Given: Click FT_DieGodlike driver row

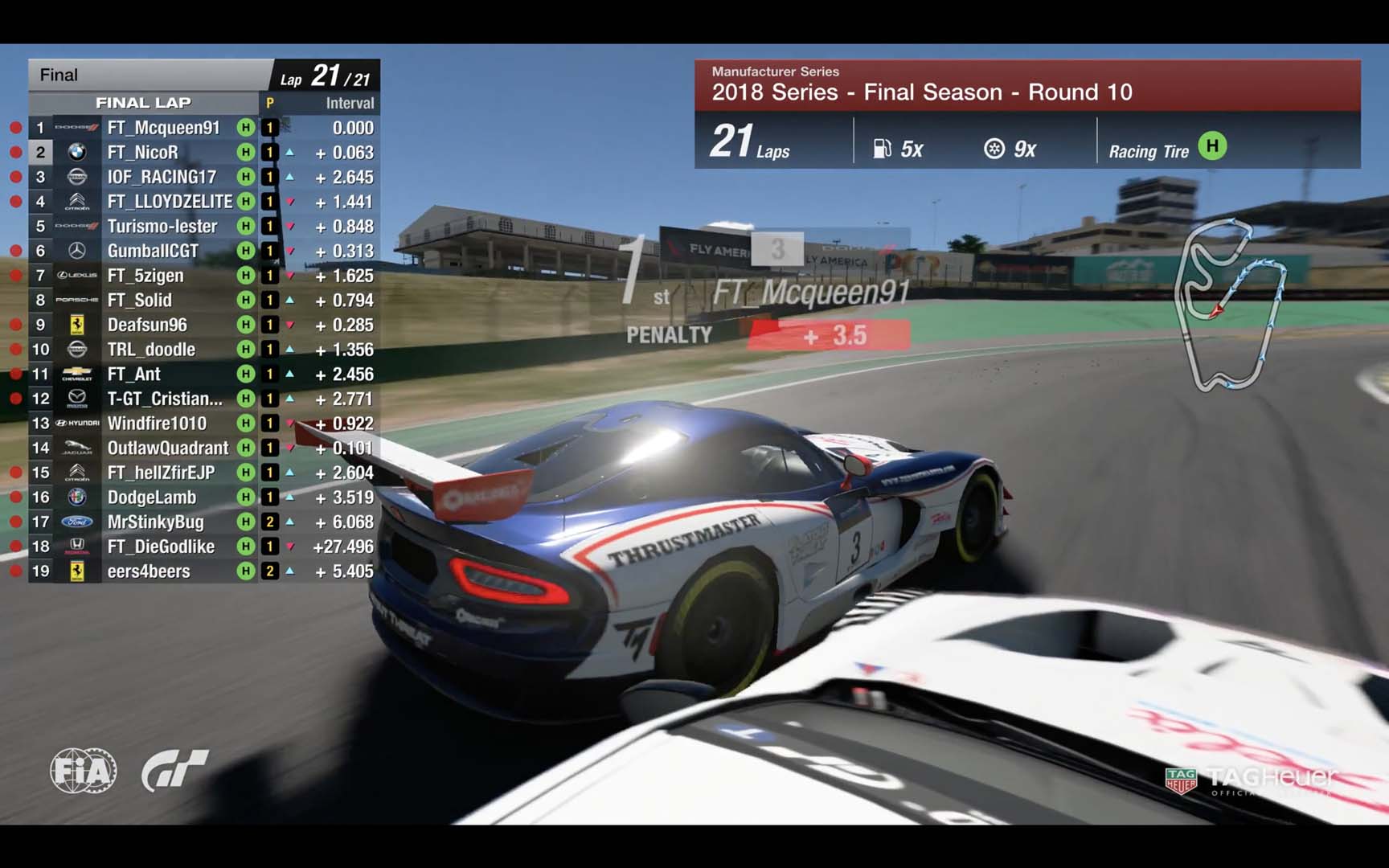Looking at the screenshot, I should click(x=161, y=547).
